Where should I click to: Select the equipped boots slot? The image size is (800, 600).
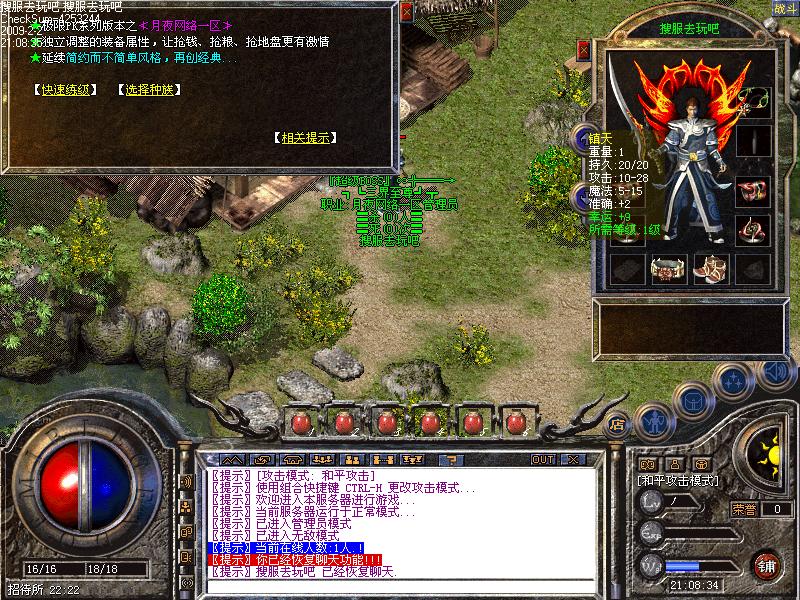pyautogui.click(x=711, y=268)
